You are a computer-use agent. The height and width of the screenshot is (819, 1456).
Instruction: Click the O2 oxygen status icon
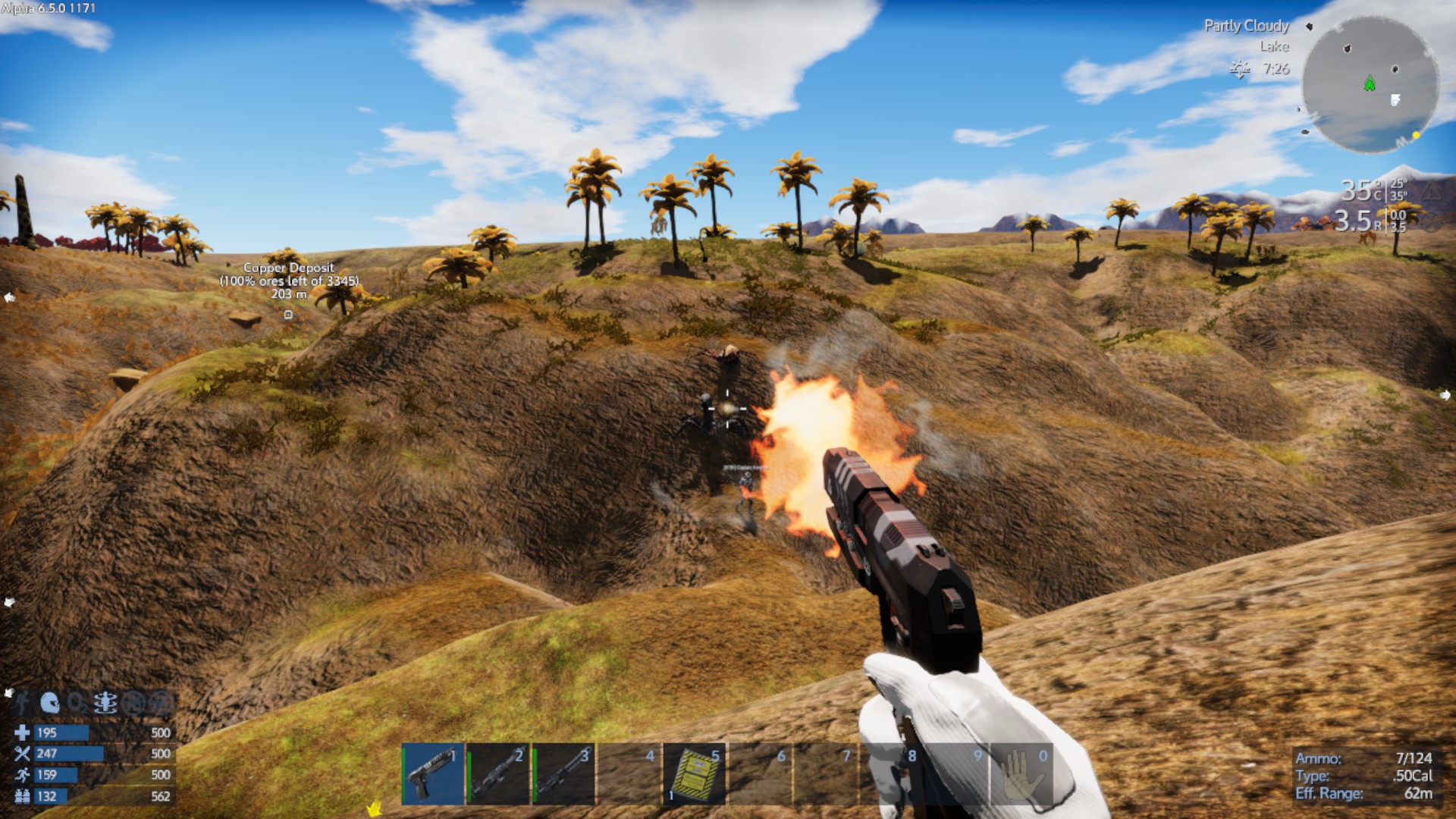coord(77,704)
